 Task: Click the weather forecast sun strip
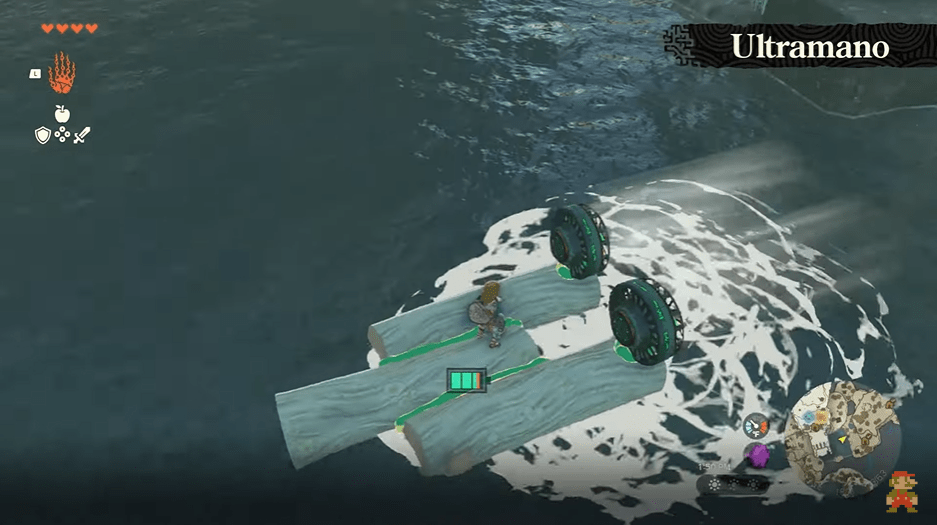(735, 484)
